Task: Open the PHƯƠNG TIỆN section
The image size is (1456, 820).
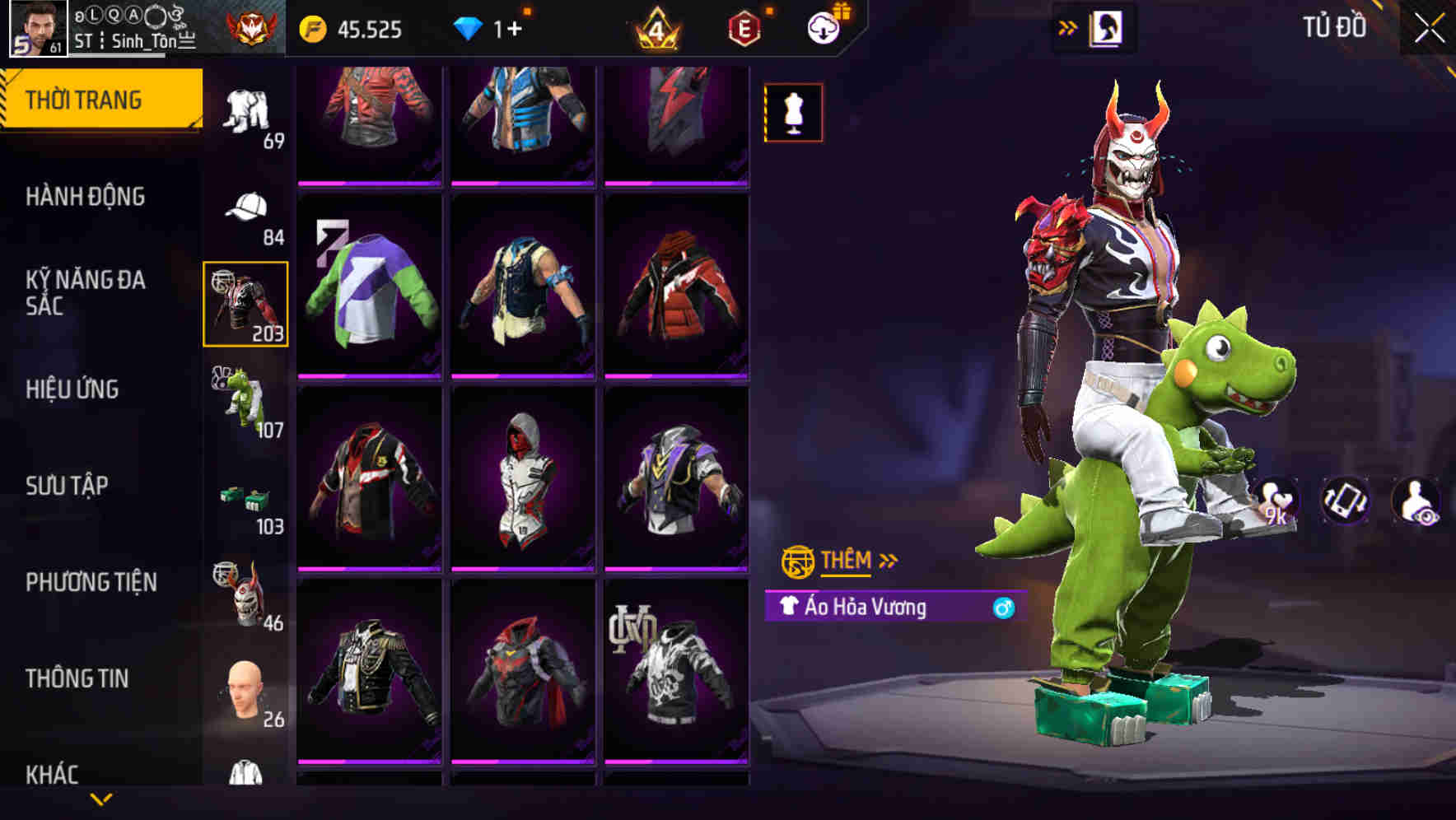Action: coord(91,581)
